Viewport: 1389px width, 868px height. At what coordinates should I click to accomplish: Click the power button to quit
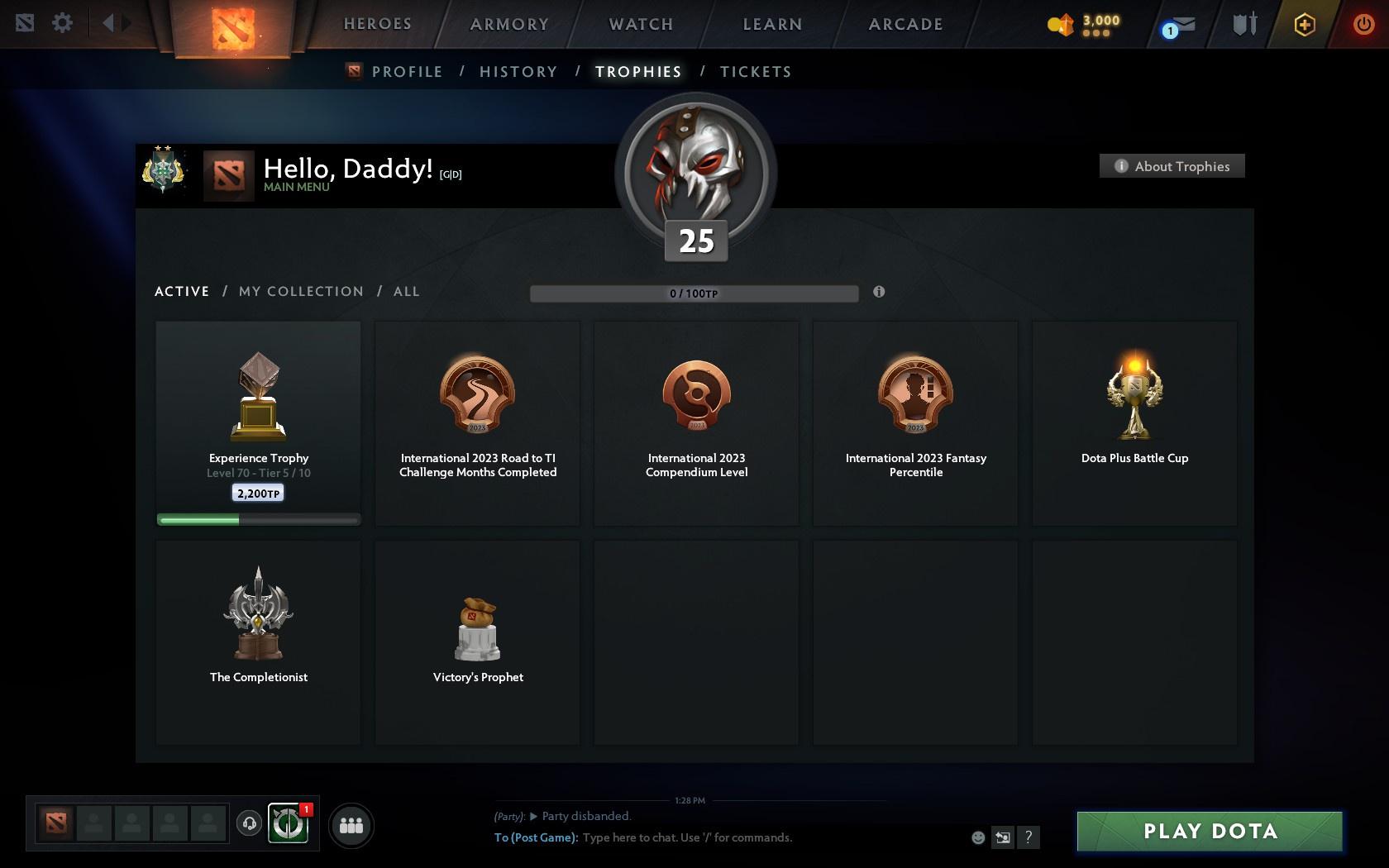[1365, 24]
